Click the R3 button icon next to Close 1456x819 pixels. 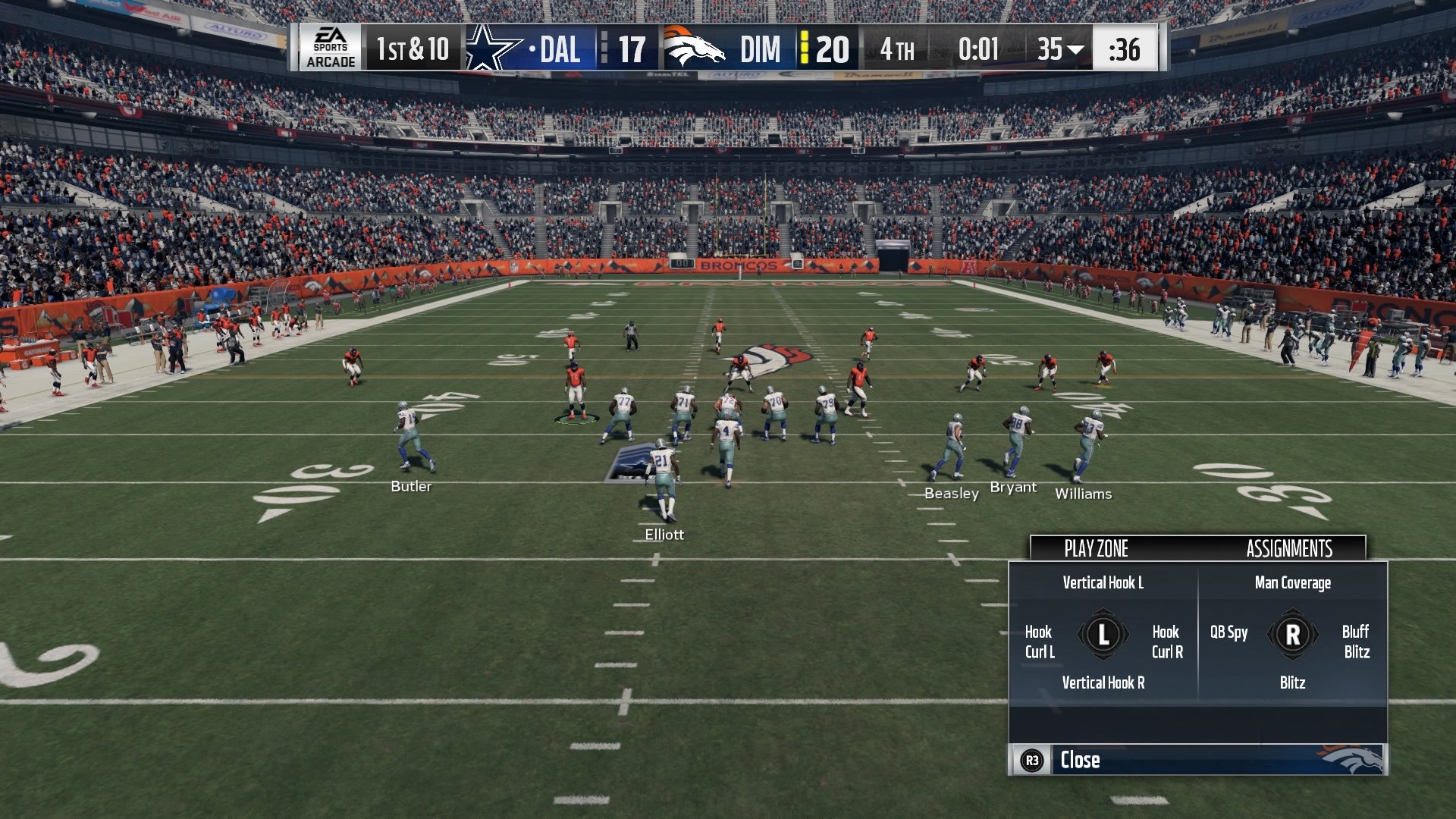tap(1033, 761)
